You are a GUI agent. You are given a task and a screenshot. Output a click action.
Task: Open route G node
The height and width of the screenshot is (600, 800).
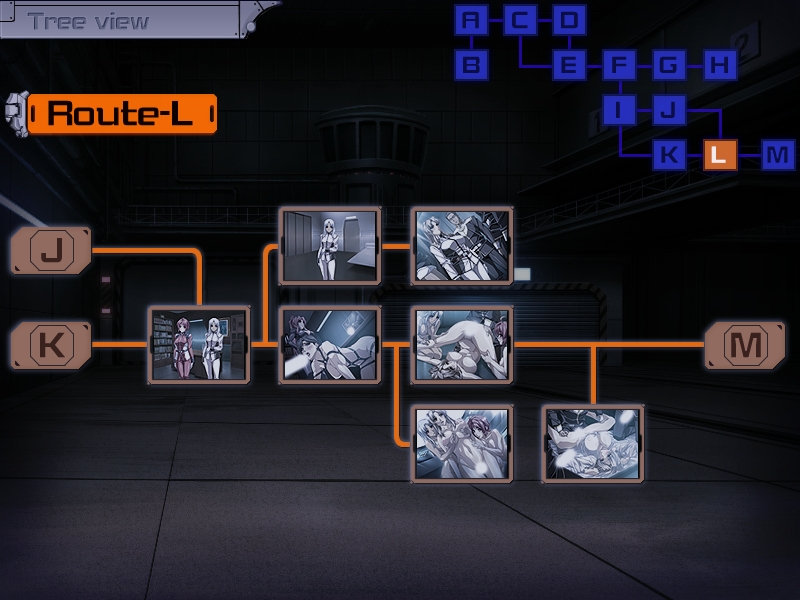click(668, 66)
